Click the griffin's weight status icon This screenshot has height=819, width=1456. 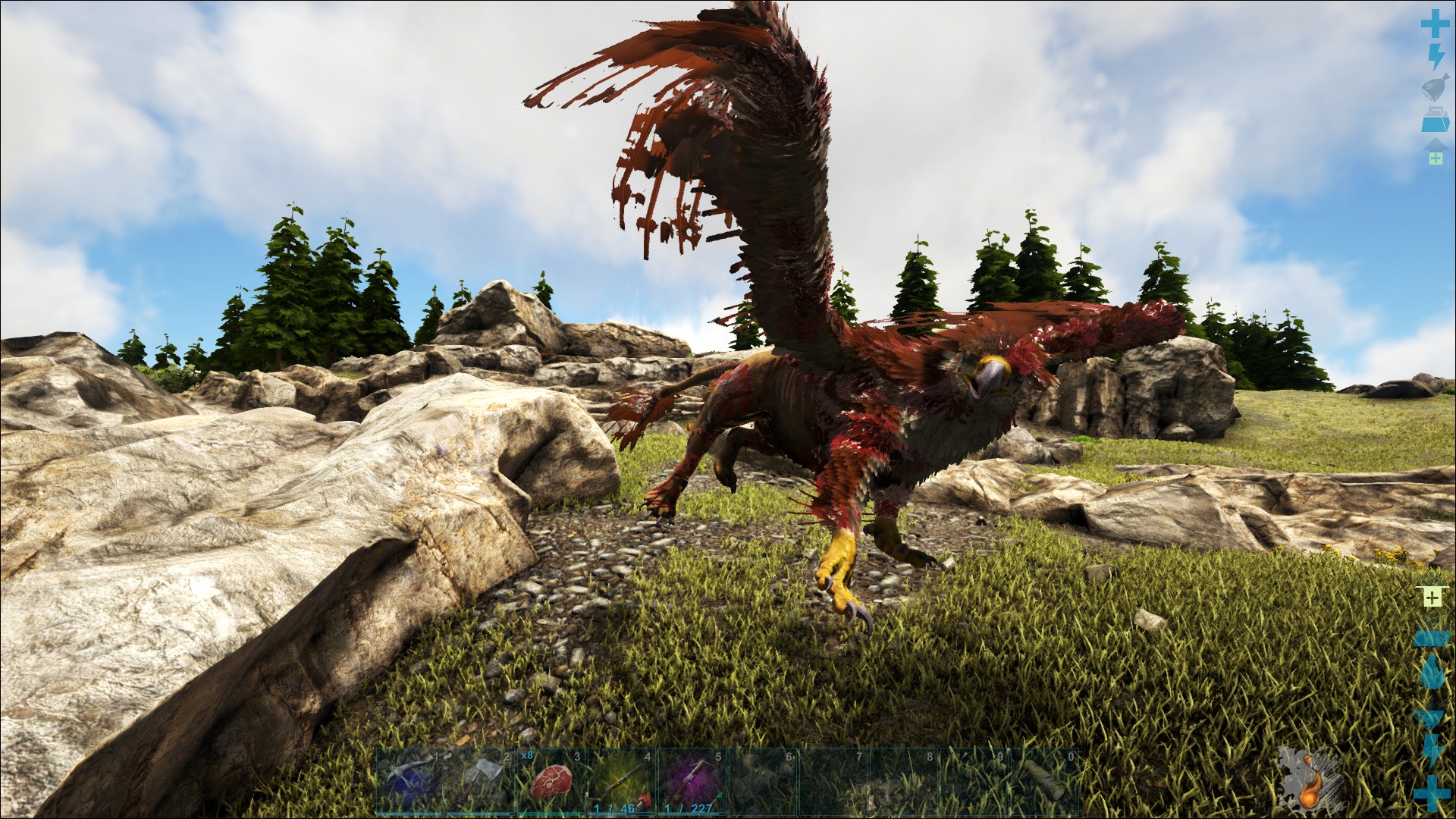coord(1431,639)
